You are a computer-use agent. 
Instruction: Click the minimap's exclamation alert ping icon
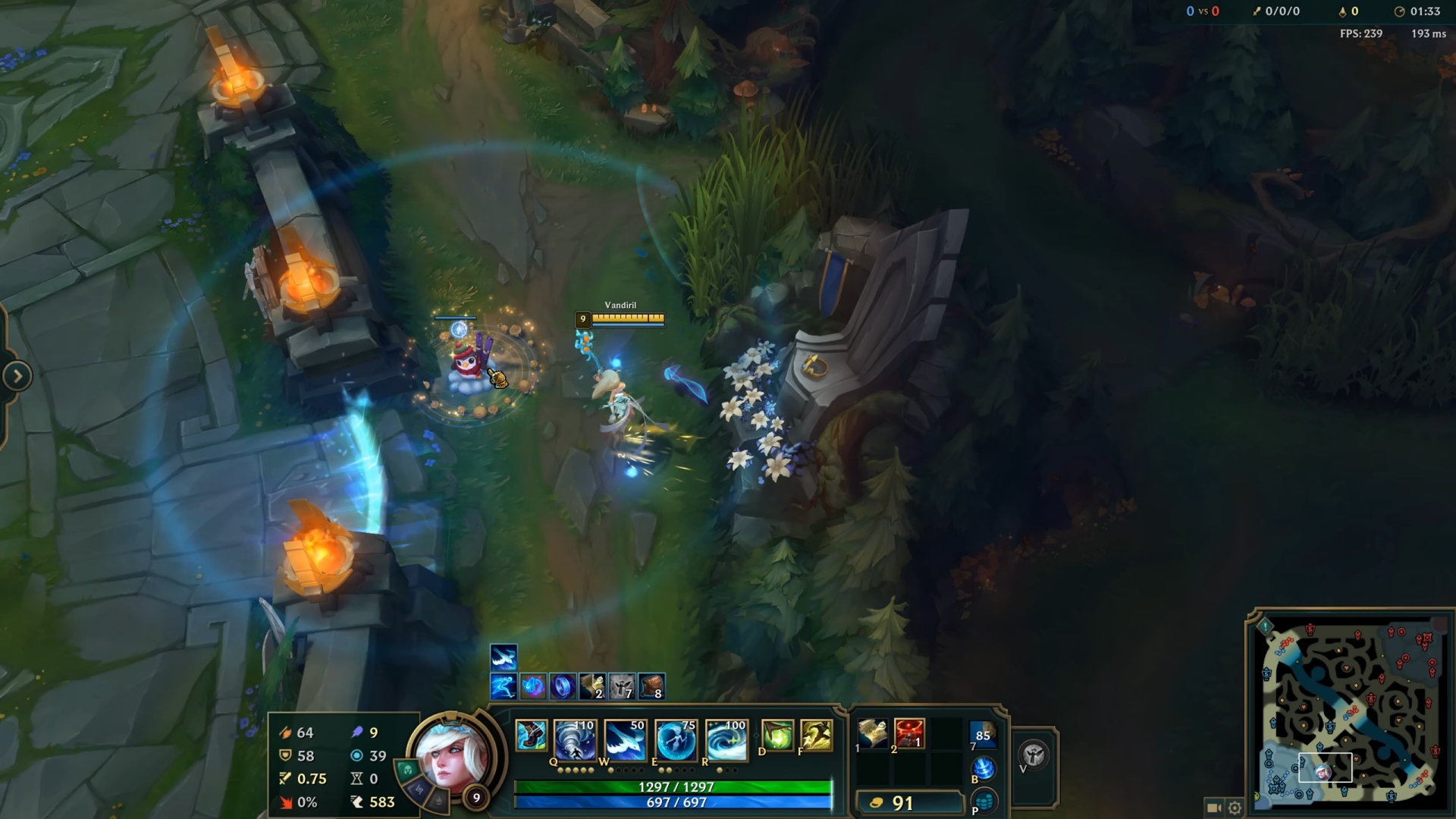click(1265, 626)
